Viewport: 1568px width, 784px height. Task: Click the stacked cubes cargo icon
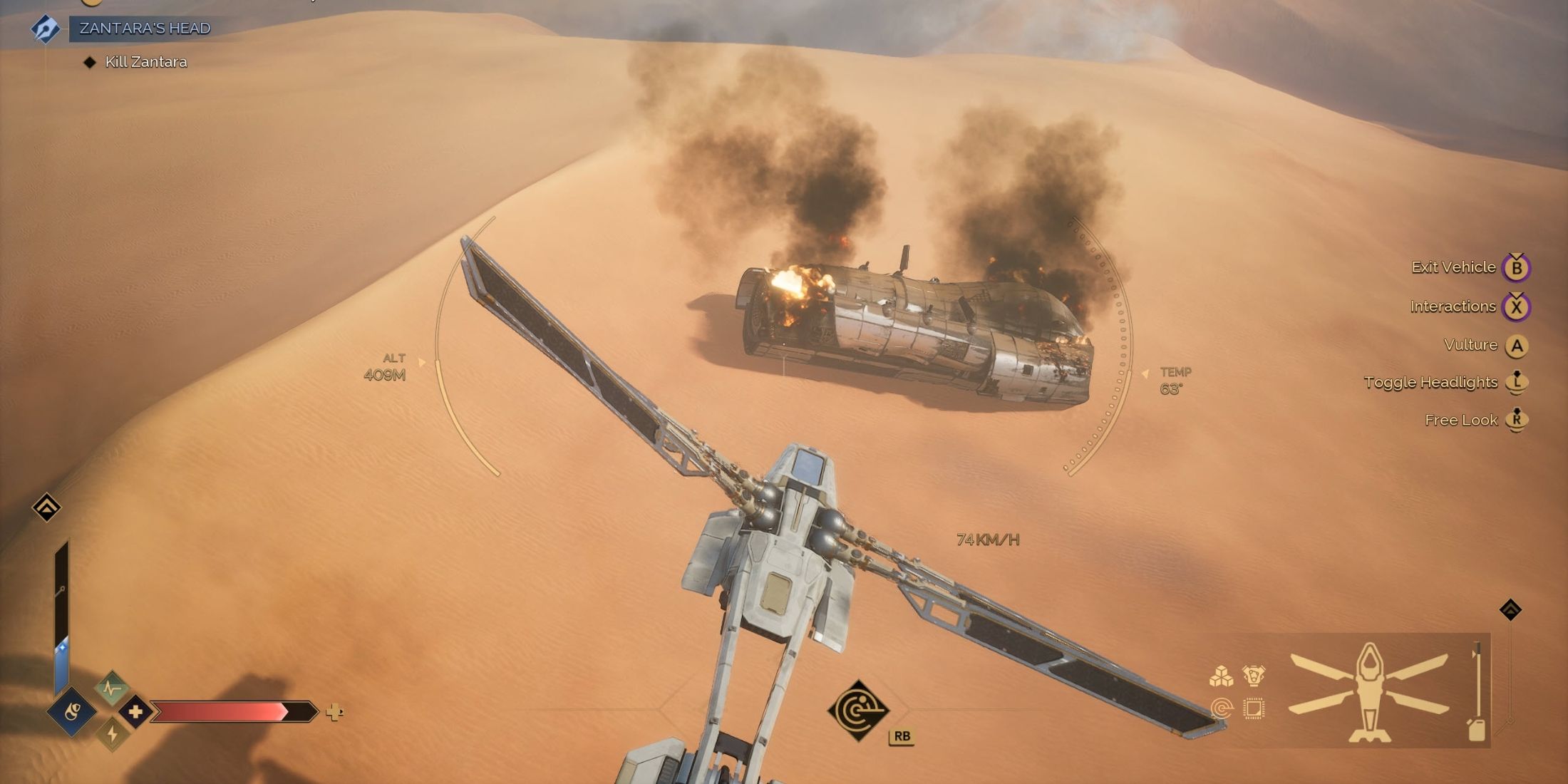(x=1221, y=676)
